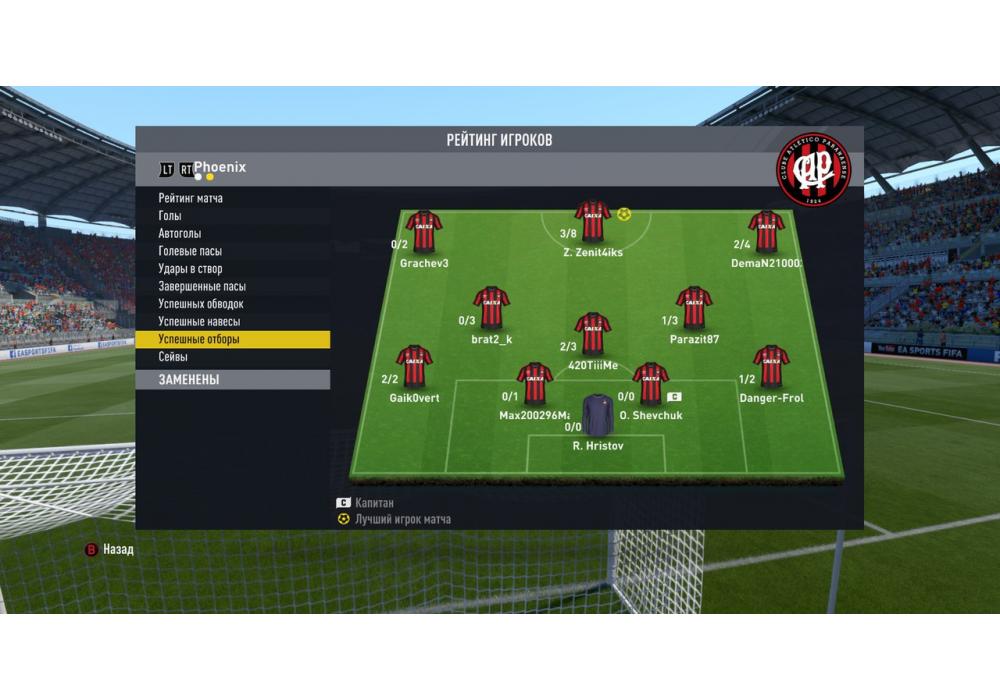Show the Удары в створ stat
This screenshot has width=1000, height=700.
coord(190,269)
